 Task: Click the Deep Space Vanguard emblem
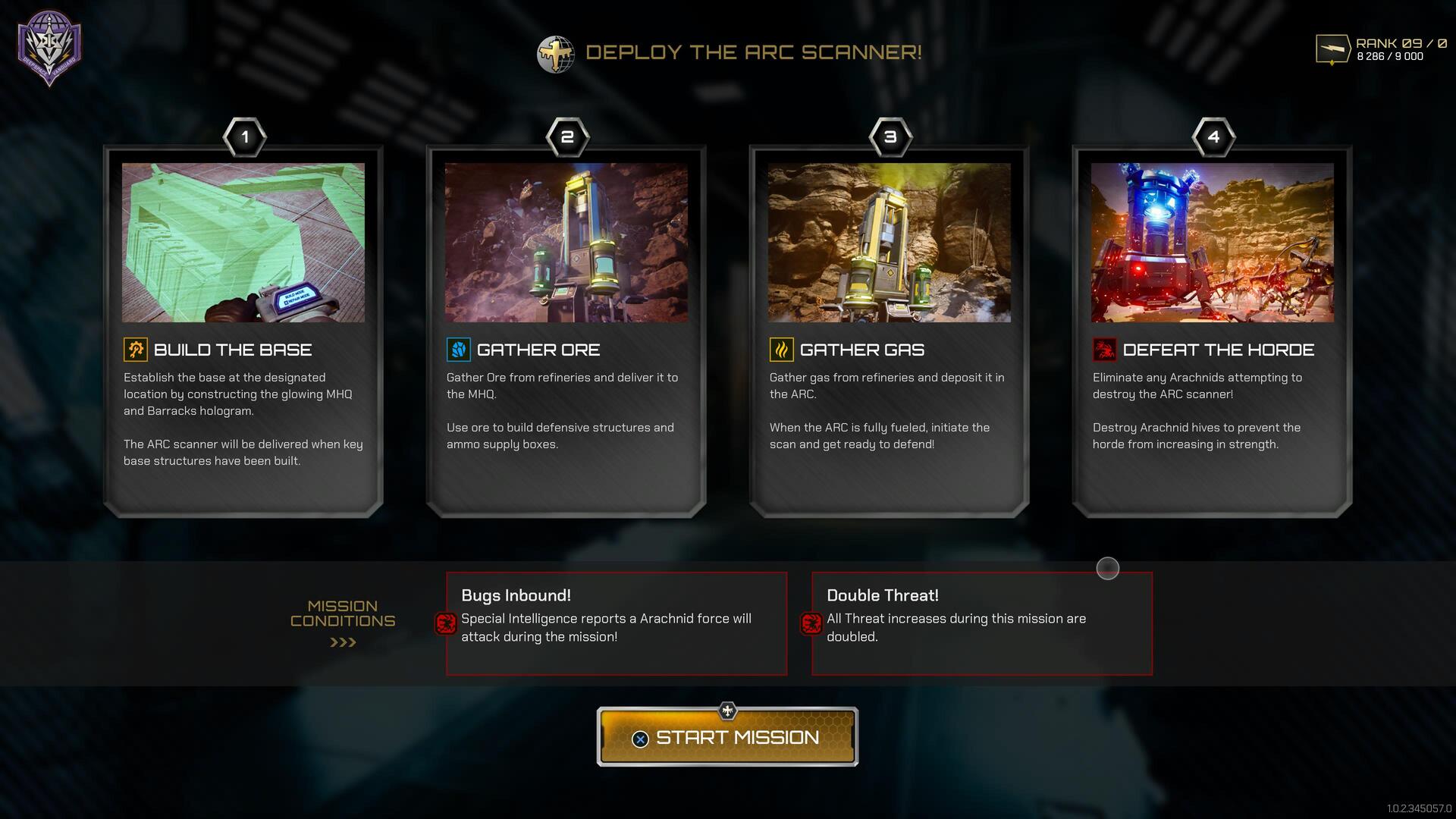tap(50, 47)
